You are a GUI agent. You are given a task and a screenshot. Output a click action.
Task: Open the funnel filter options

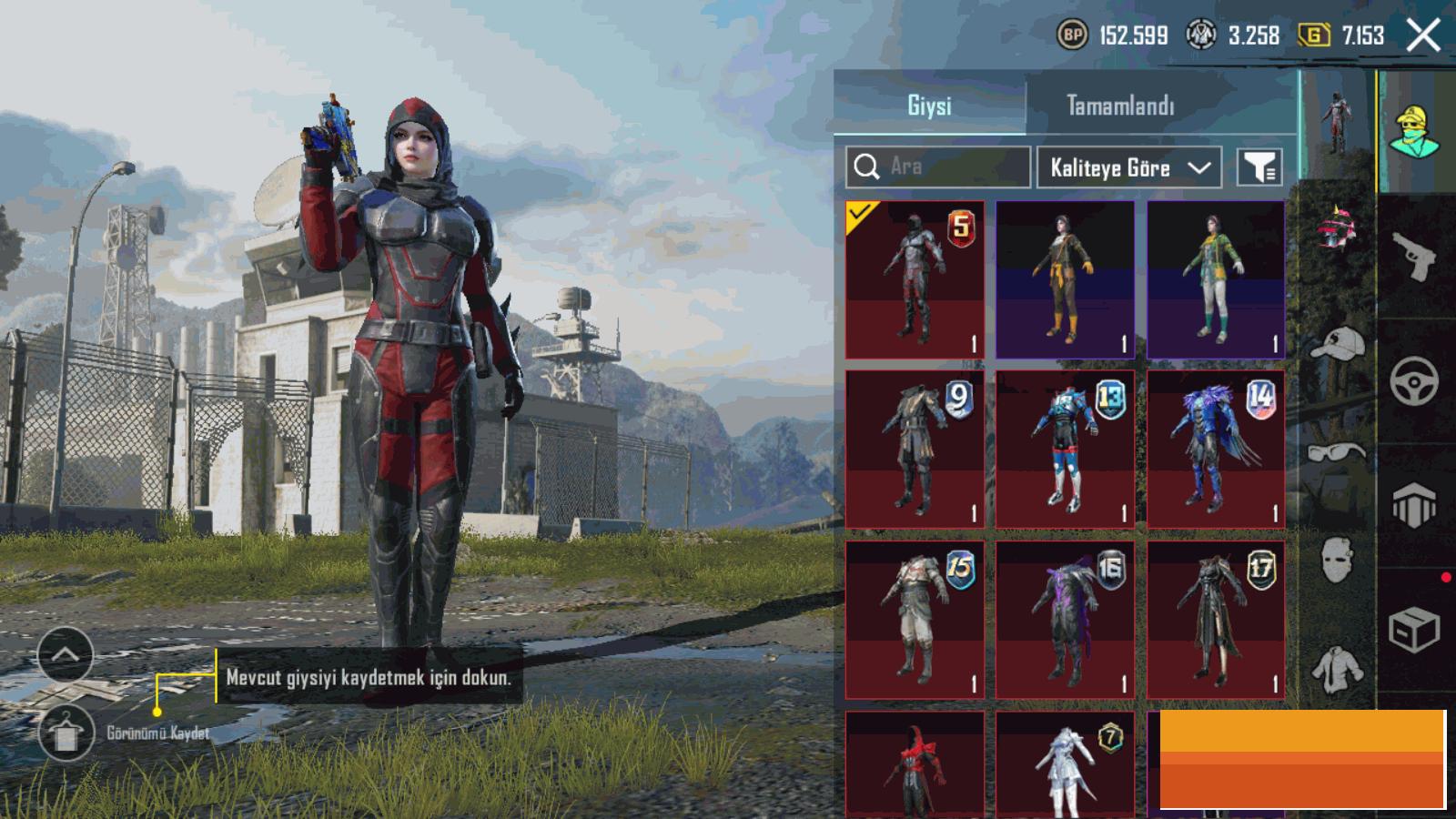click(x=1259, y=167)
